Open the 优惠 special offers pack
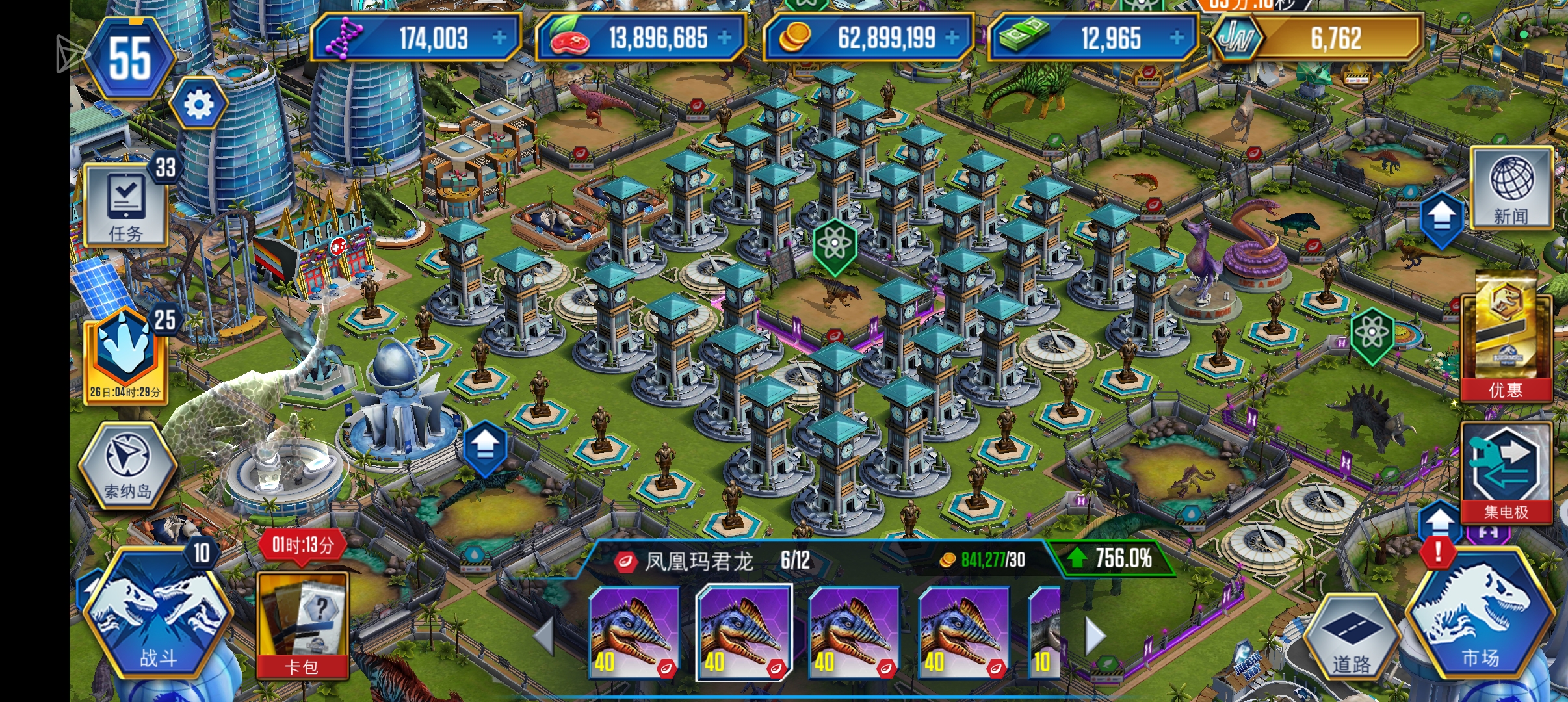Image resolution: width=1568 pixels, height=702 pixels. [1505, 338]
